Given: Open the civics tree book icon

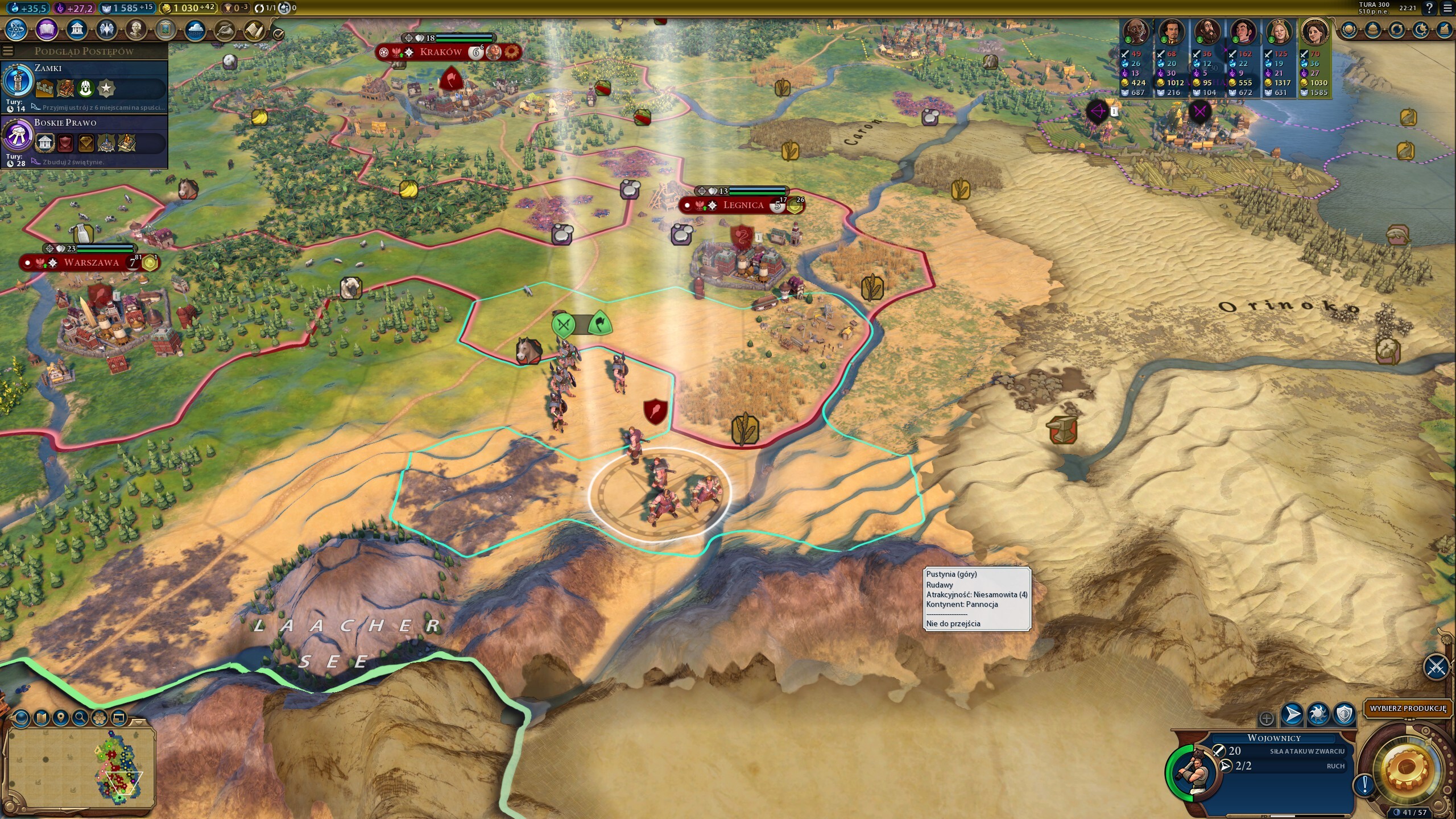Looking at the screenshot, I should click(x=47, y=30).
